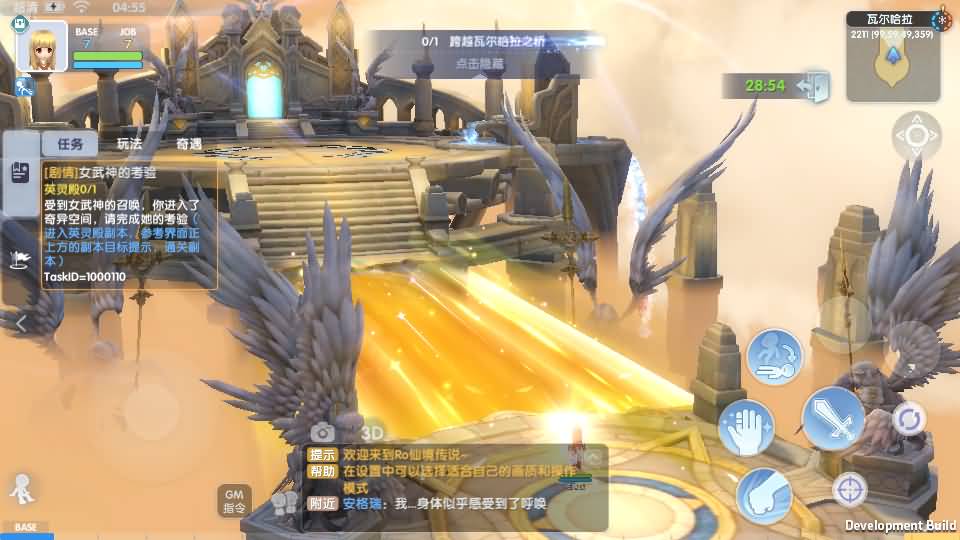Open the camera photo mode
Viewport: 960px width, 540px height.
(x=322, y=432)
